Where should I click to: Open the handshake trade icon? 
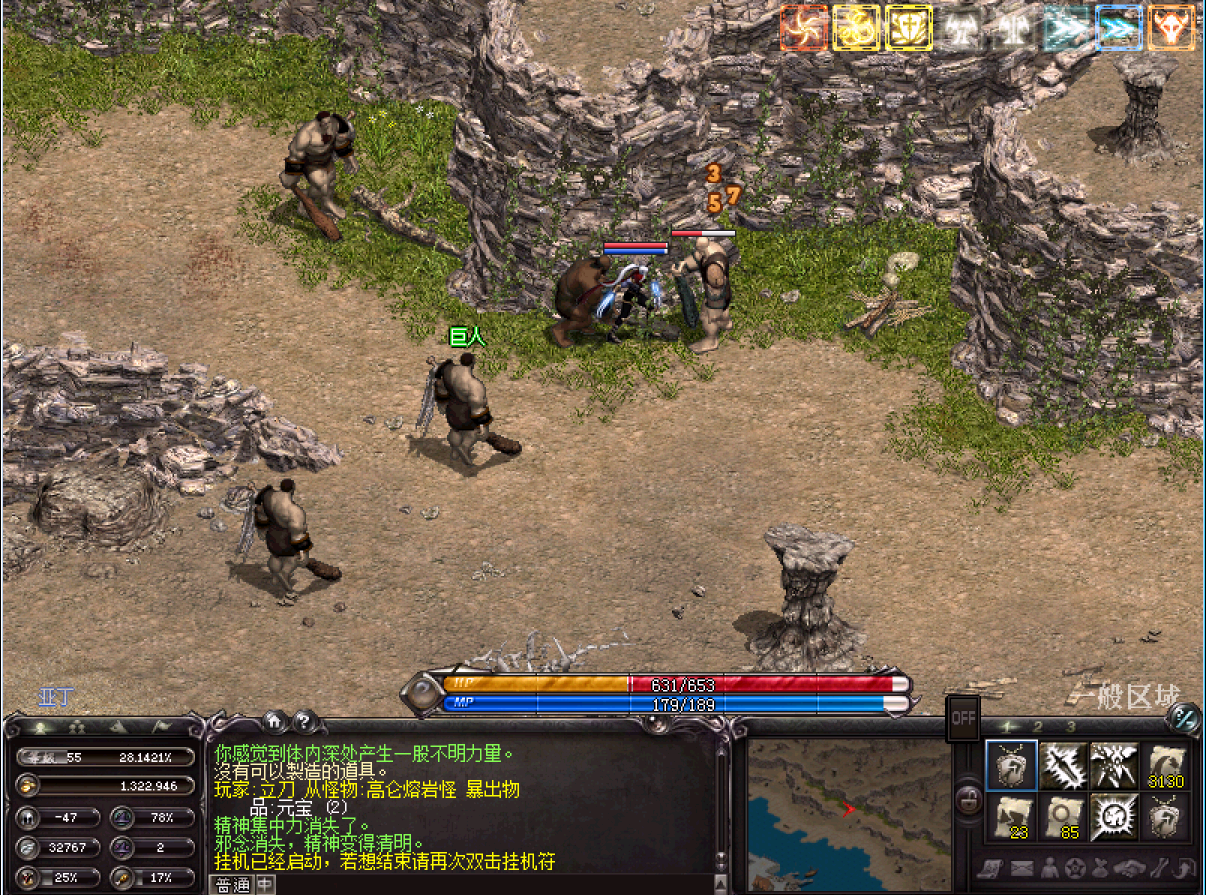click(1129, 868)
